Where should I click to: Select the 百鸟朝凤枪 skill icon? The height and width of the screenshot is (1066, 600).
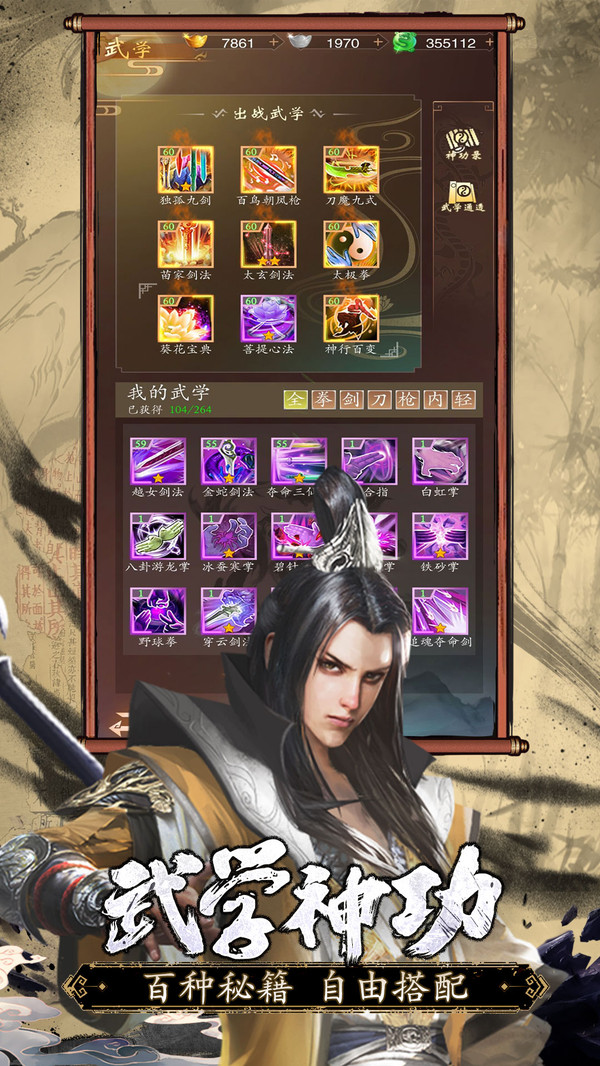(268, 171)
